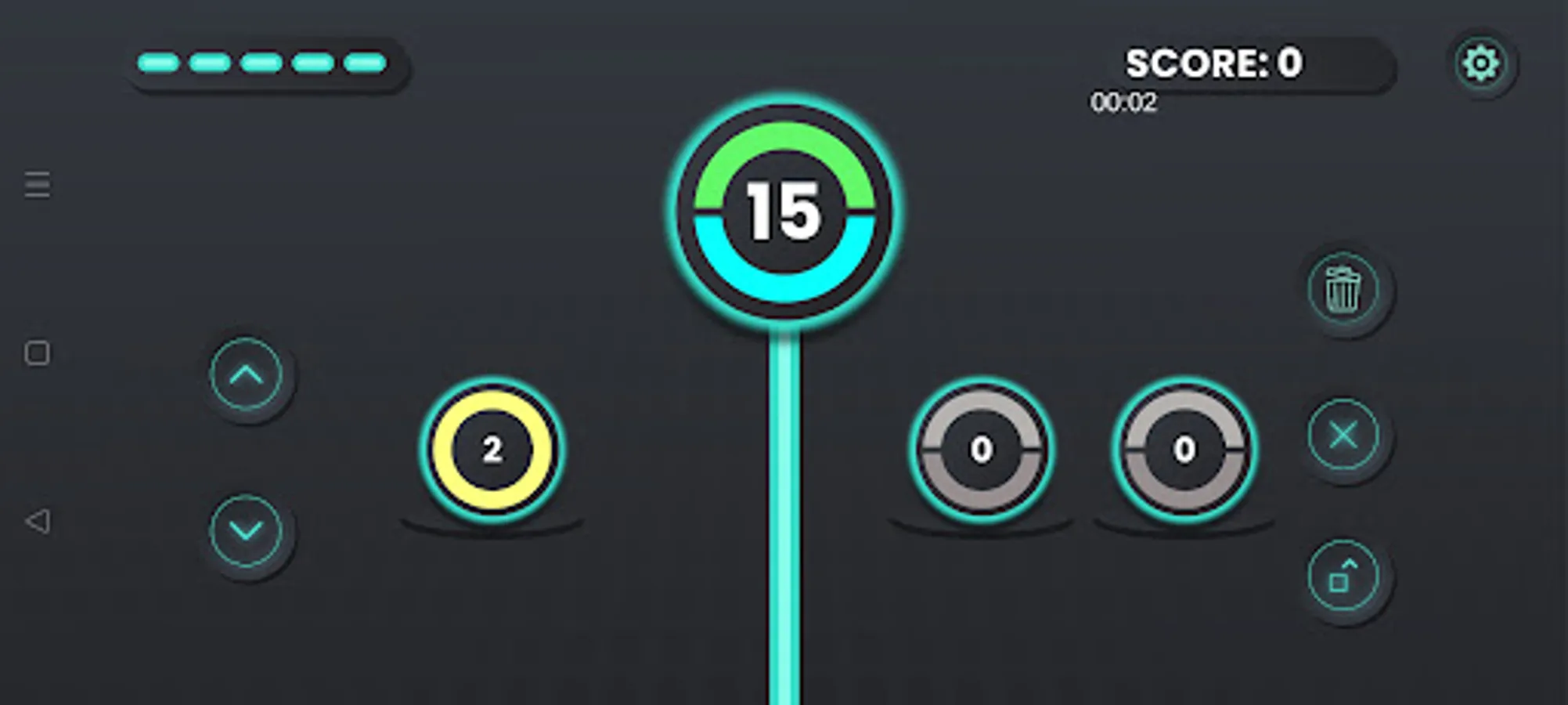
Task: Select the first gray circle showing 0
Action: 981,450
